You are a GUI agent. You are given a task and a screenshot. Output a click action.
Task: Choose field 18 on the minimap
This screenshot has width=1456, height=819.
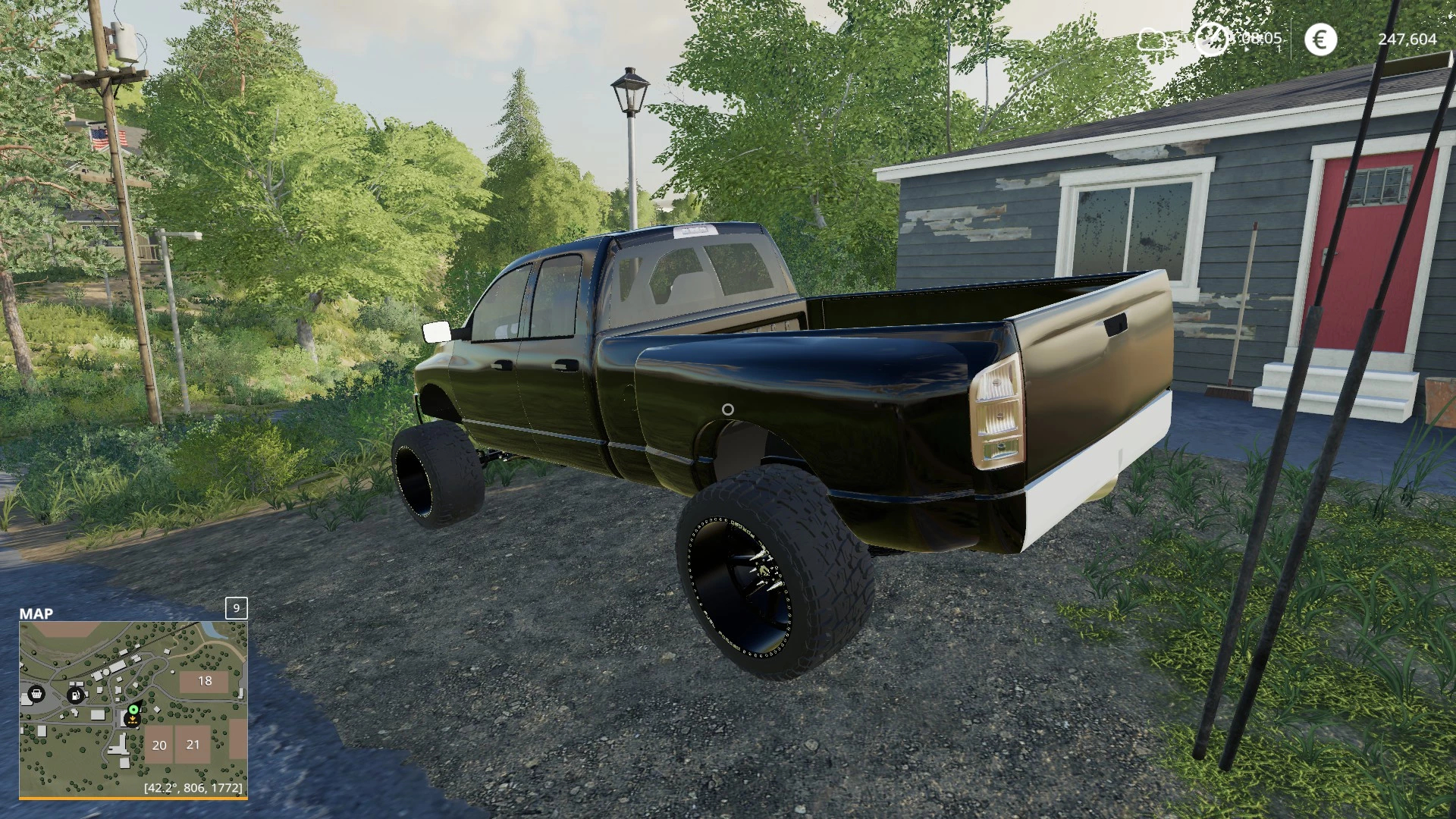(205, 681)
